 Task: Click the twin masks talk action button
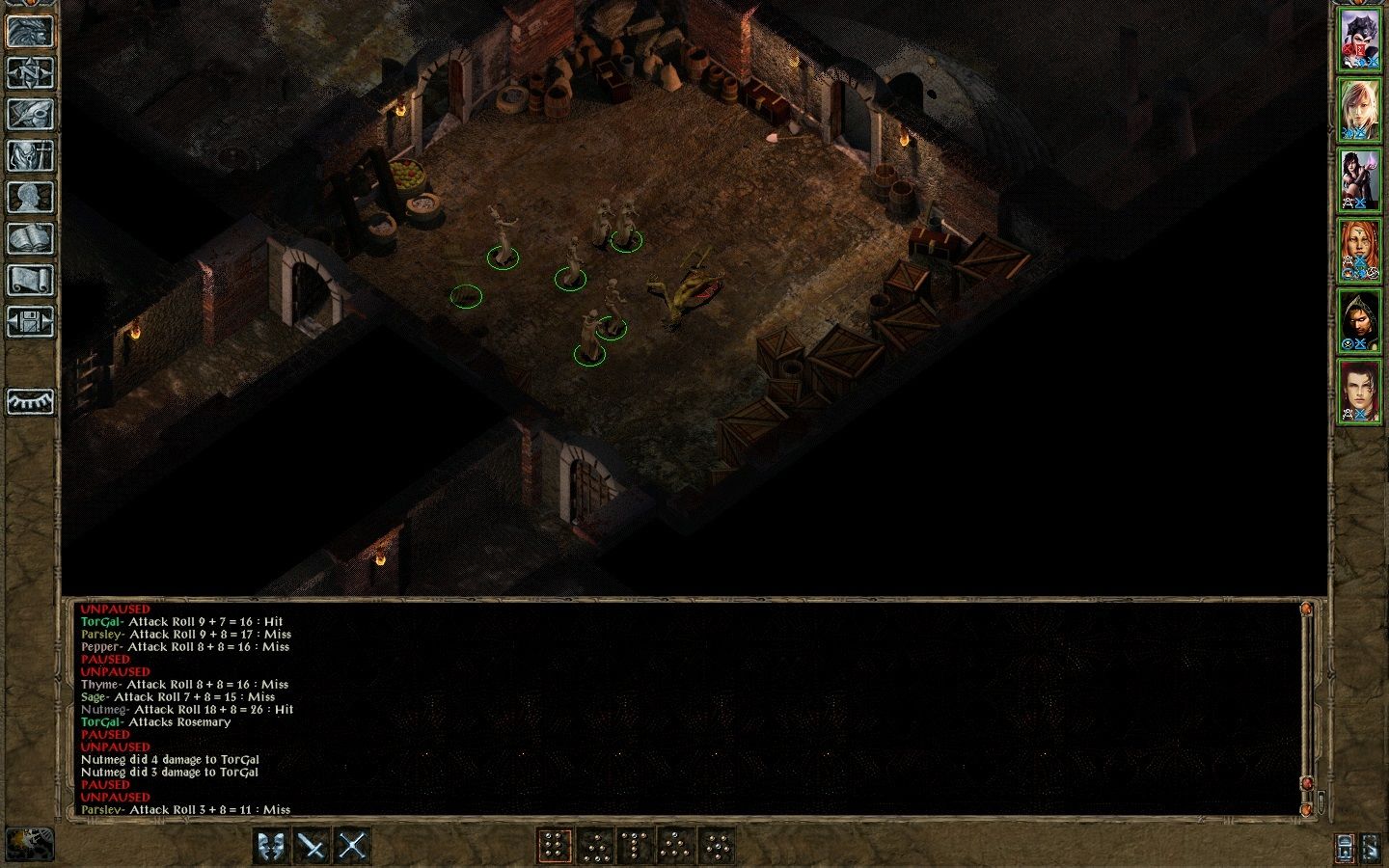pos(272,846)
